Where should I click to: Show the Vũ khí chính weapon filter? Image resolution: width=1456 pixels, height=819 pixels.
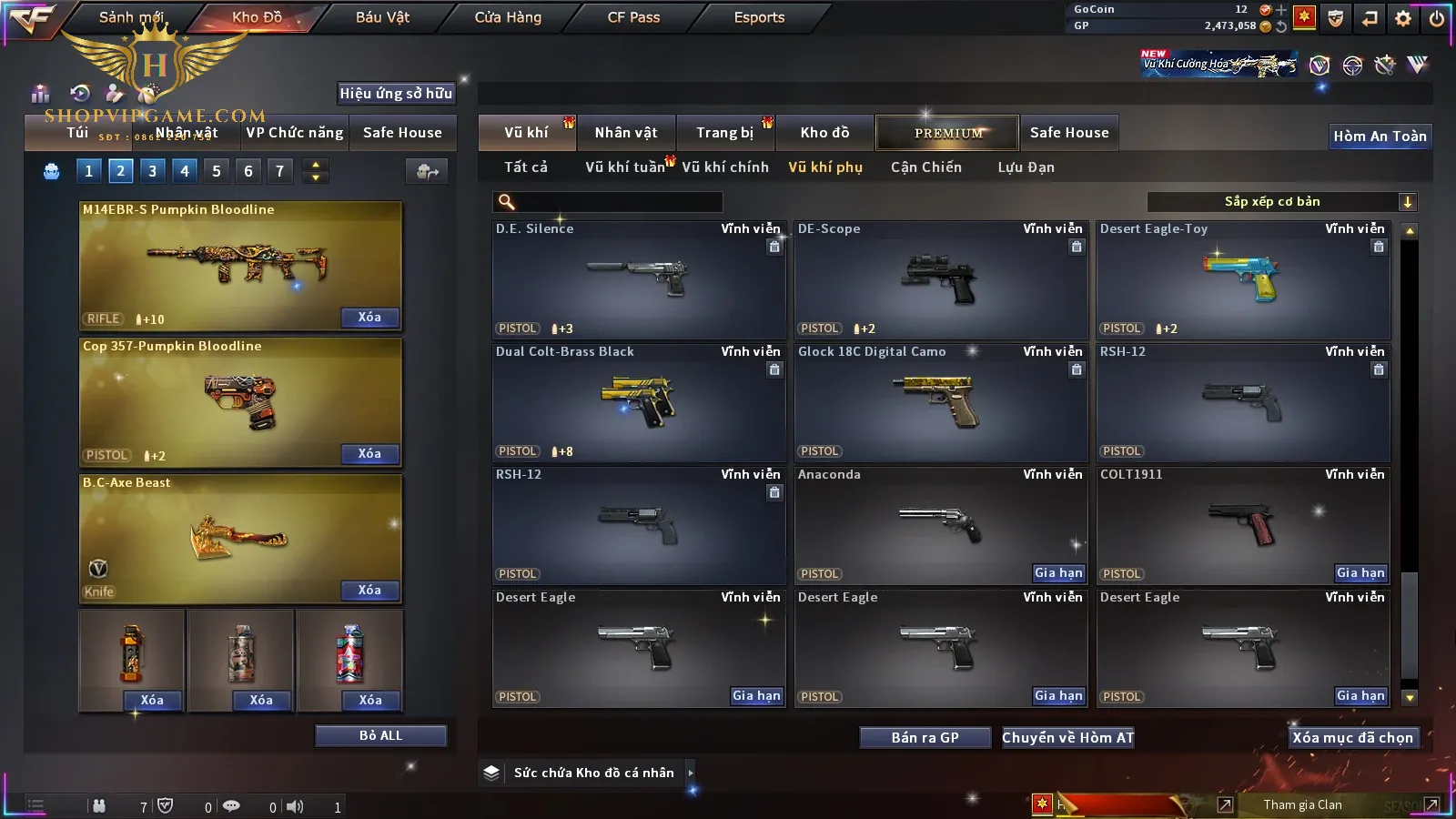pos(725,167)
